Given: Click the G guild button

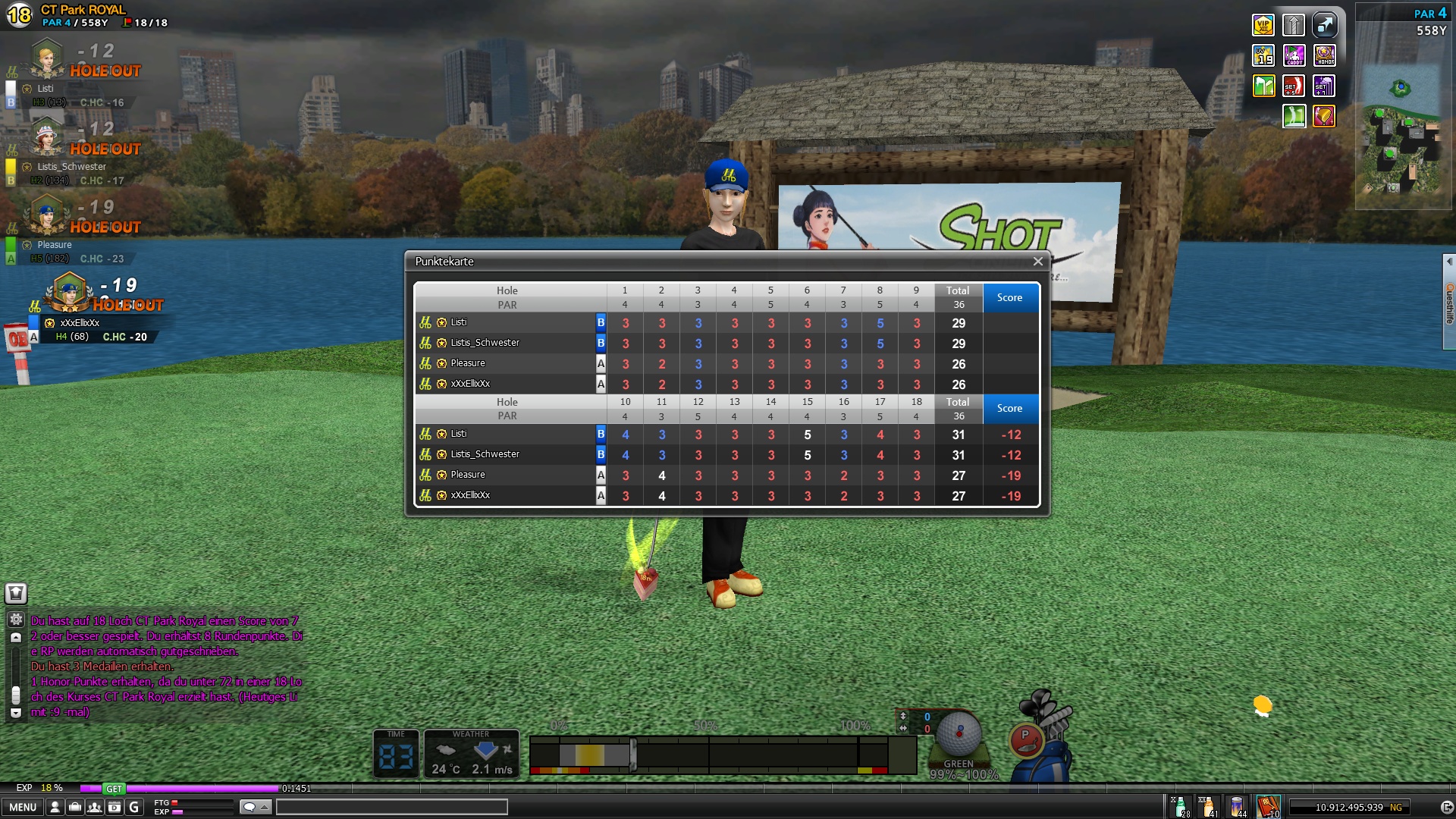Looking at the screenshot, I should click(x=134, y=808).
